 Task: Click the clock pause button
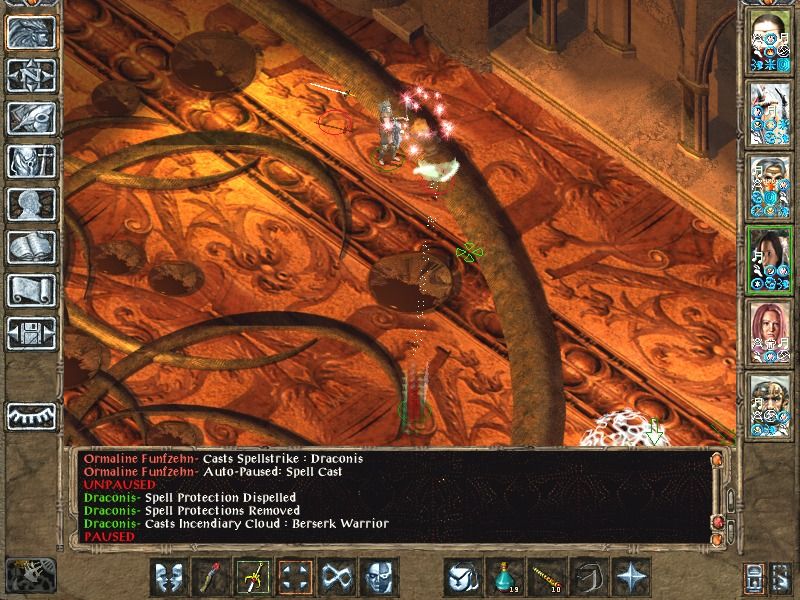(30, 416)
